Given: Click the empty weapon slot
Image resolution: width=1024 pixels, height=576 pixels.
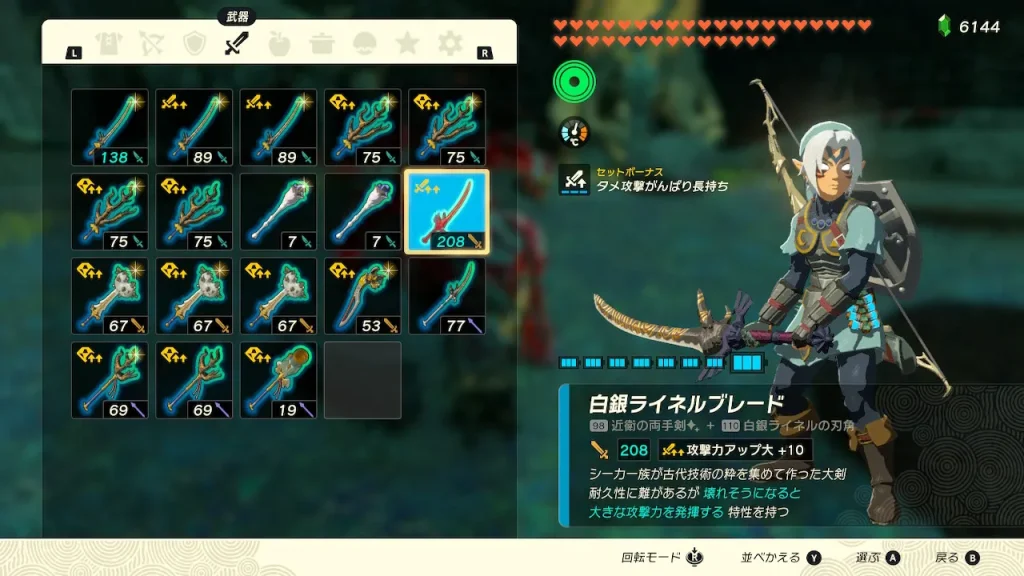Looking at the screenshot, I should tap(363, 380).
